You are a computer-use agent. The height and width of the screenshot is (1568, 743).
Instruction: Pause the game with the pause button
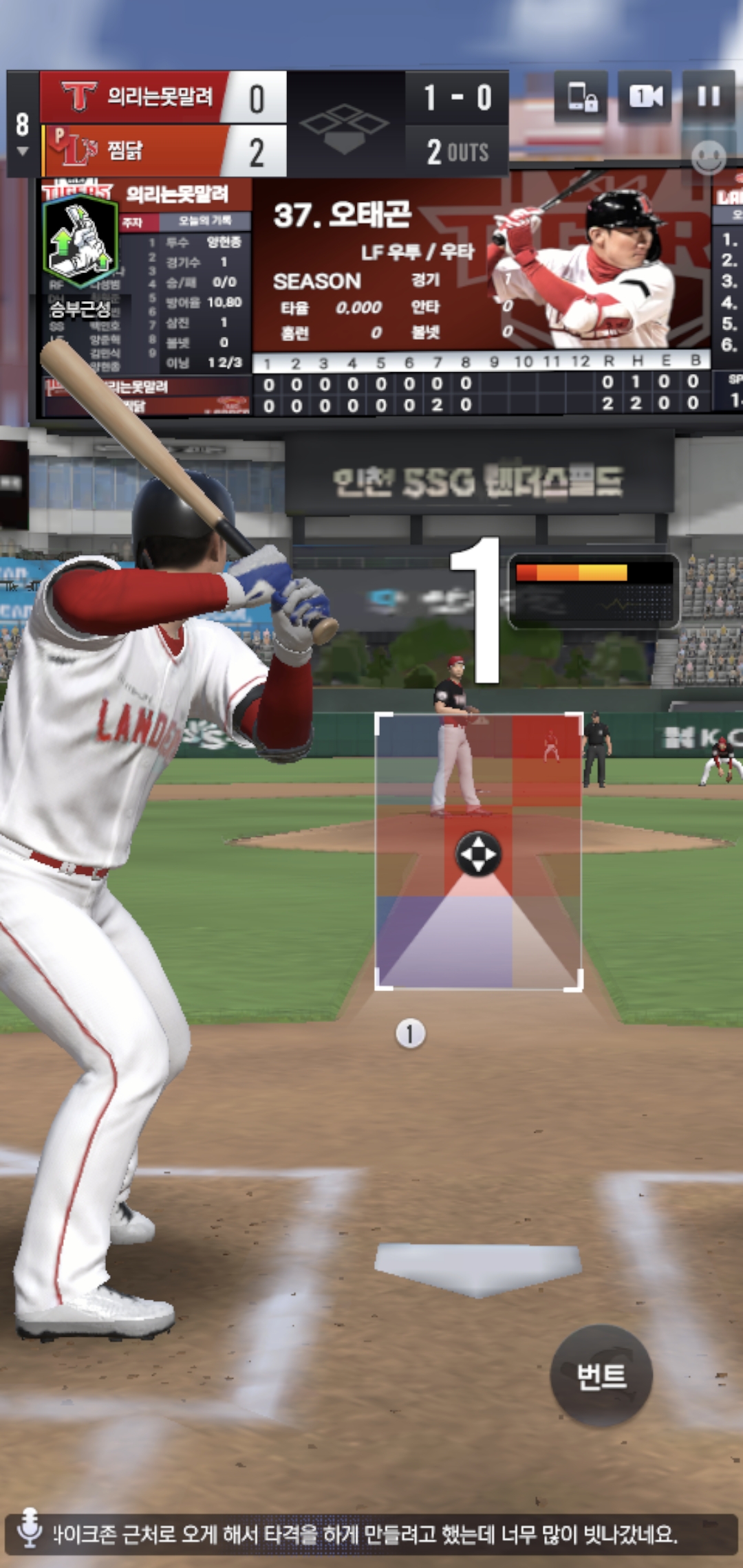[709, 97]
